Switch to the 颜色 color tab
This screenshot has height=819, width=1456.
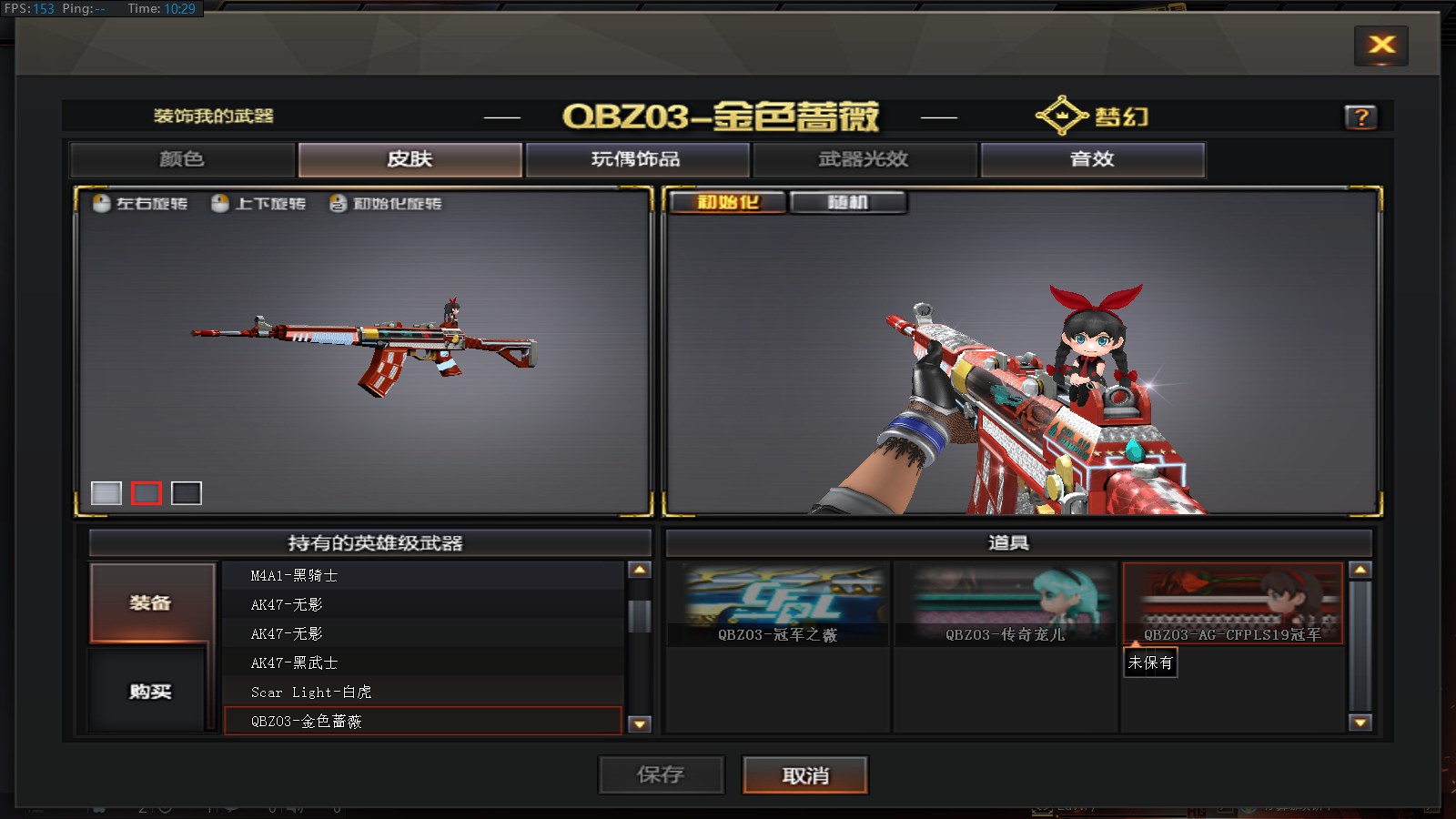(x=182, y=159)
